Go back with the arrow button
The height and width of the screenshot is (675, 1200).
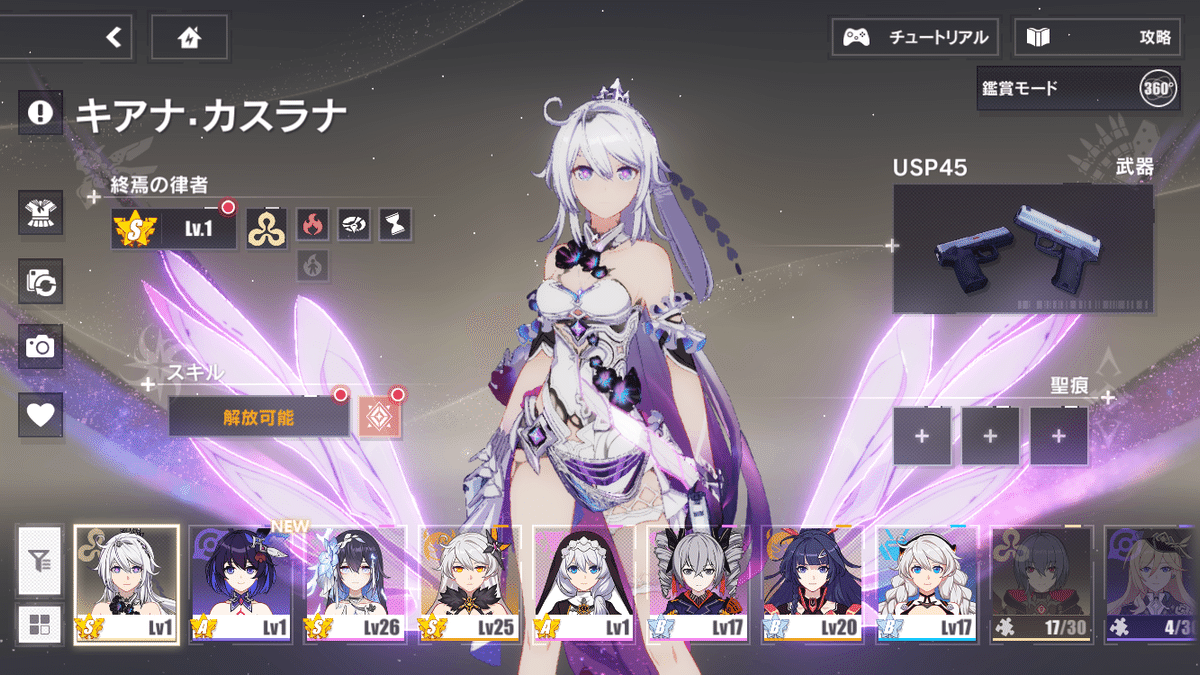tap(113, 38)
